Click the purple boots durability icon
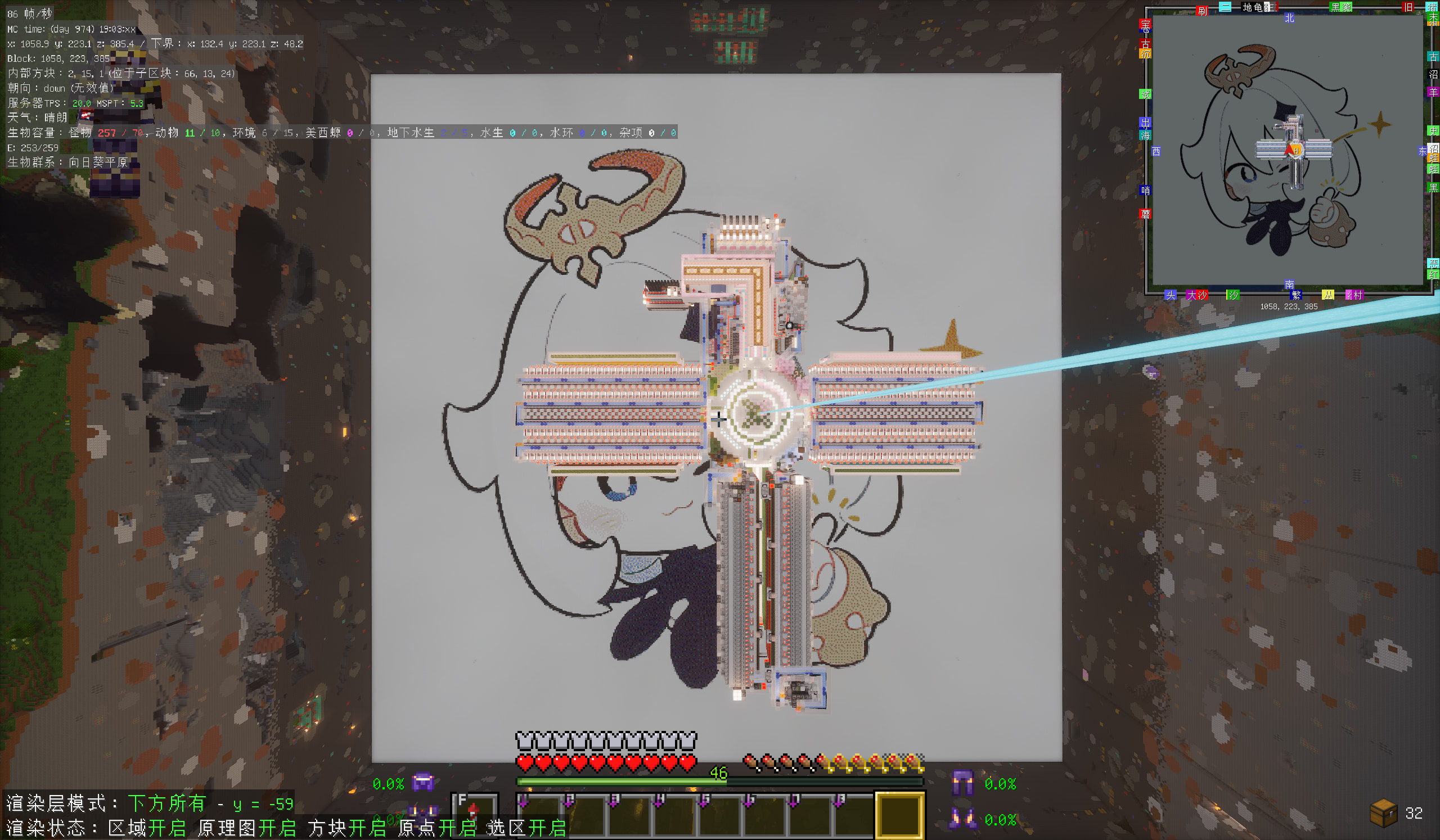Screen dimensions: 1440x840 (962, 819)
